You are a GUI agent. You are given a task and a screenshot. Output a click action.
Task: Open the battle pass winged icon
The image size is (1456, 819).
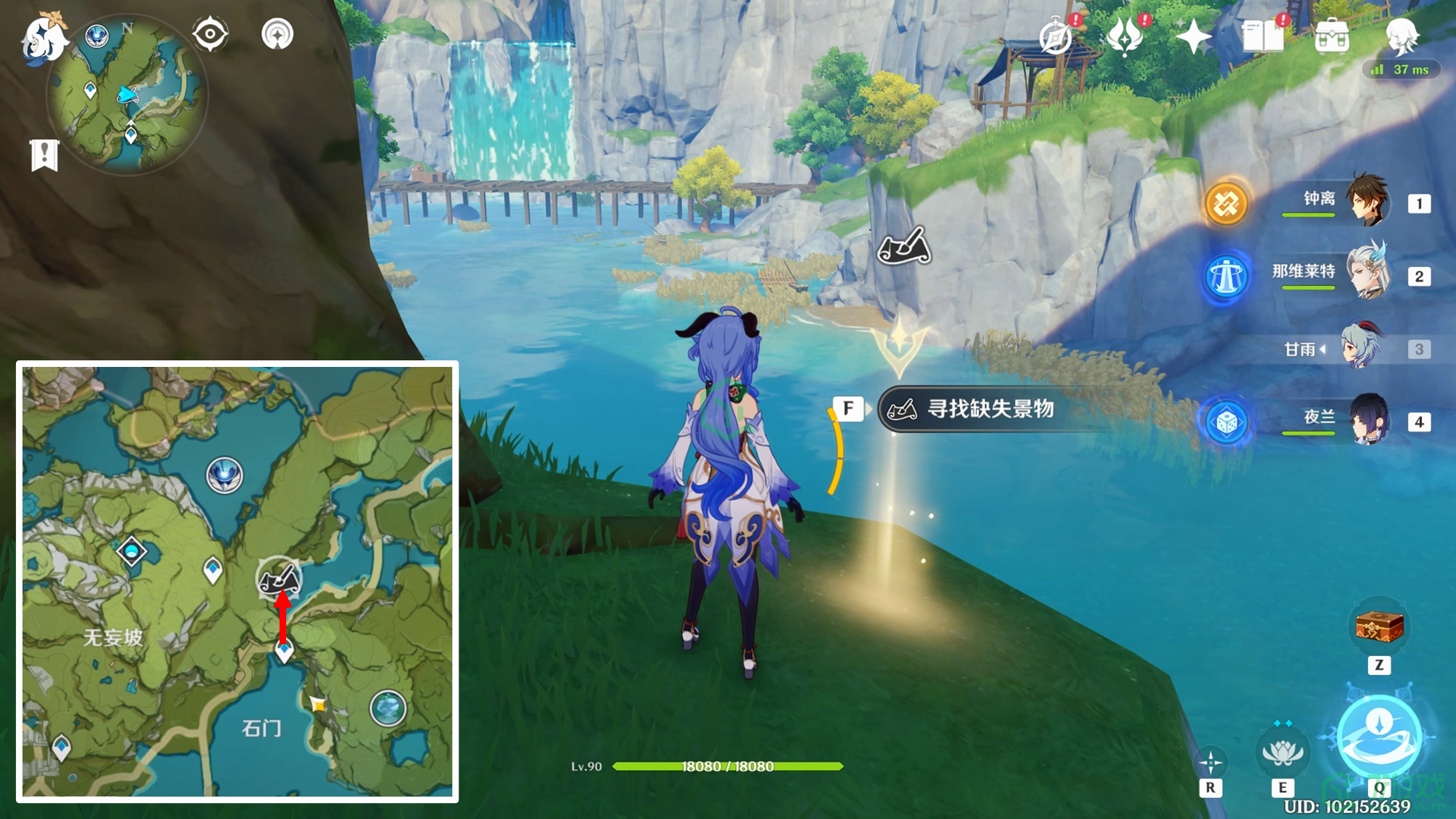[1125, 36]
